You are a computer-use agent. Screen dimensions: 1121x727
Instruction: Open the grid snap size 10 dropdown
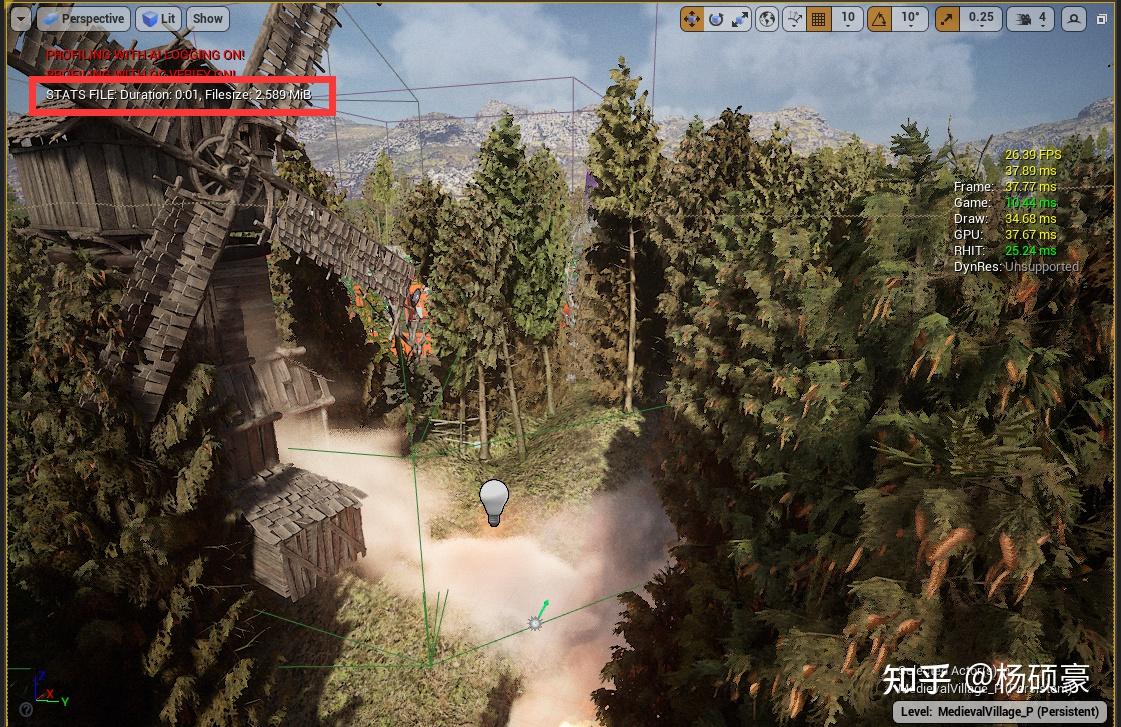click(848, 18)
